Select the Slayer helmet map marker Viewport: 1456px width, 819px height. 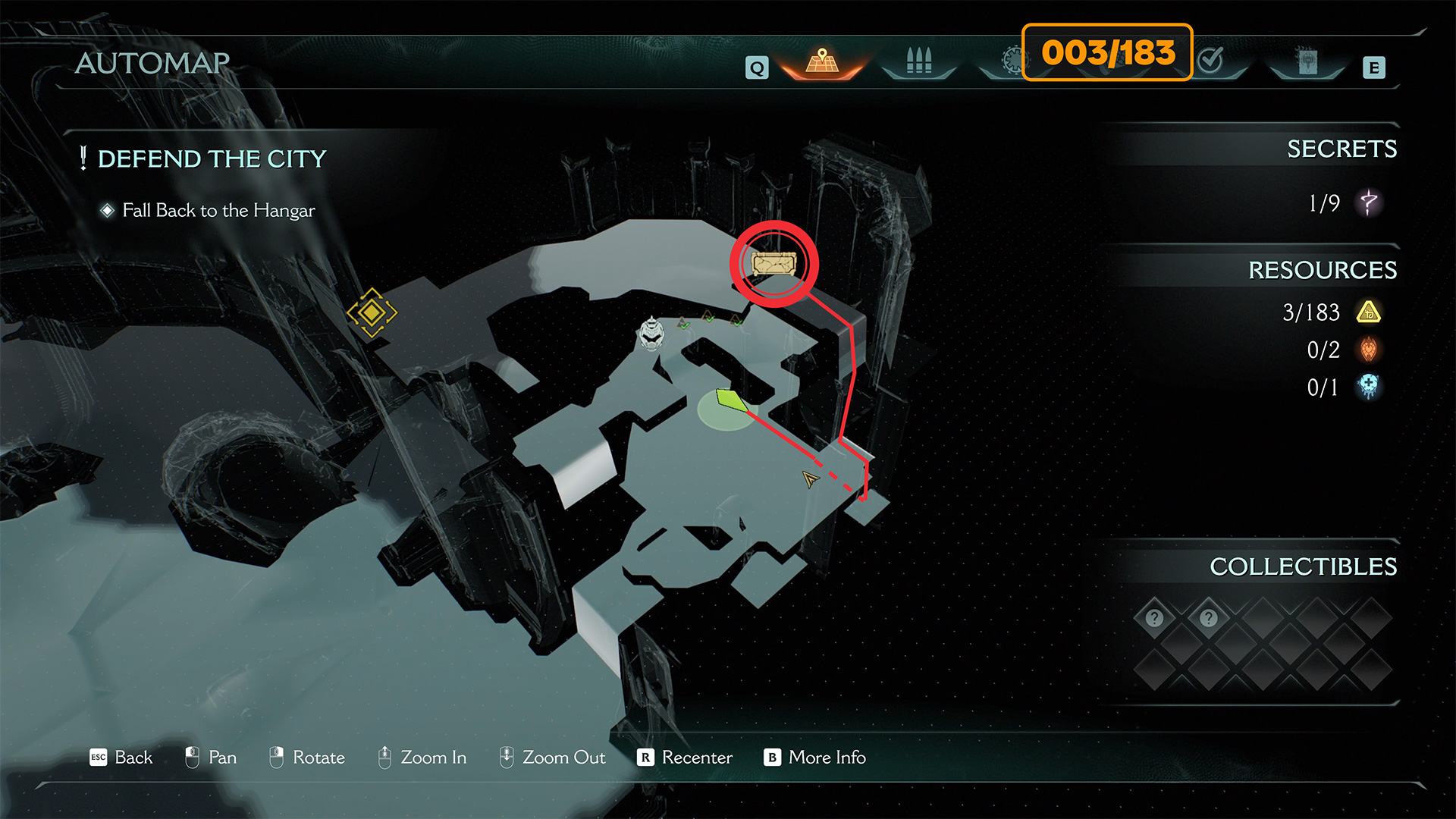651,333
